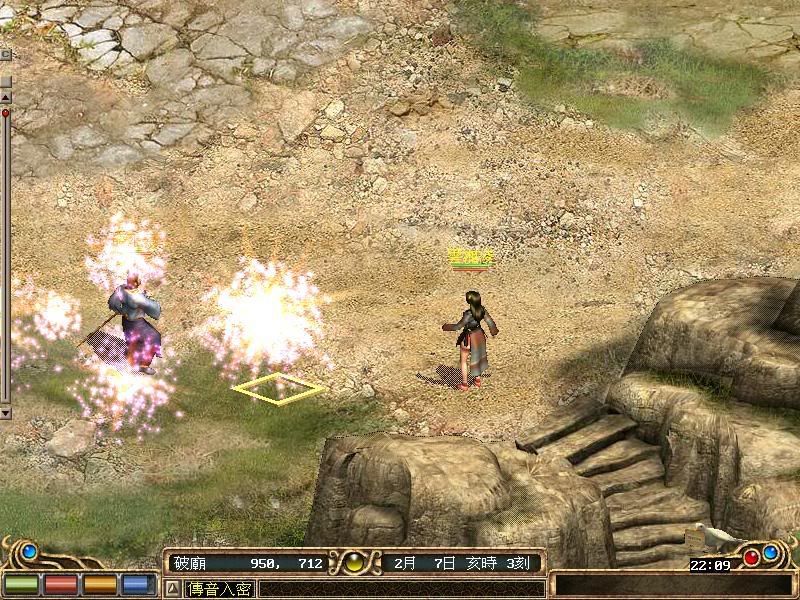Screen dimensions: 800x600
Task: Click the orange button in the bottom-left panel
Action: coord(99,584)
